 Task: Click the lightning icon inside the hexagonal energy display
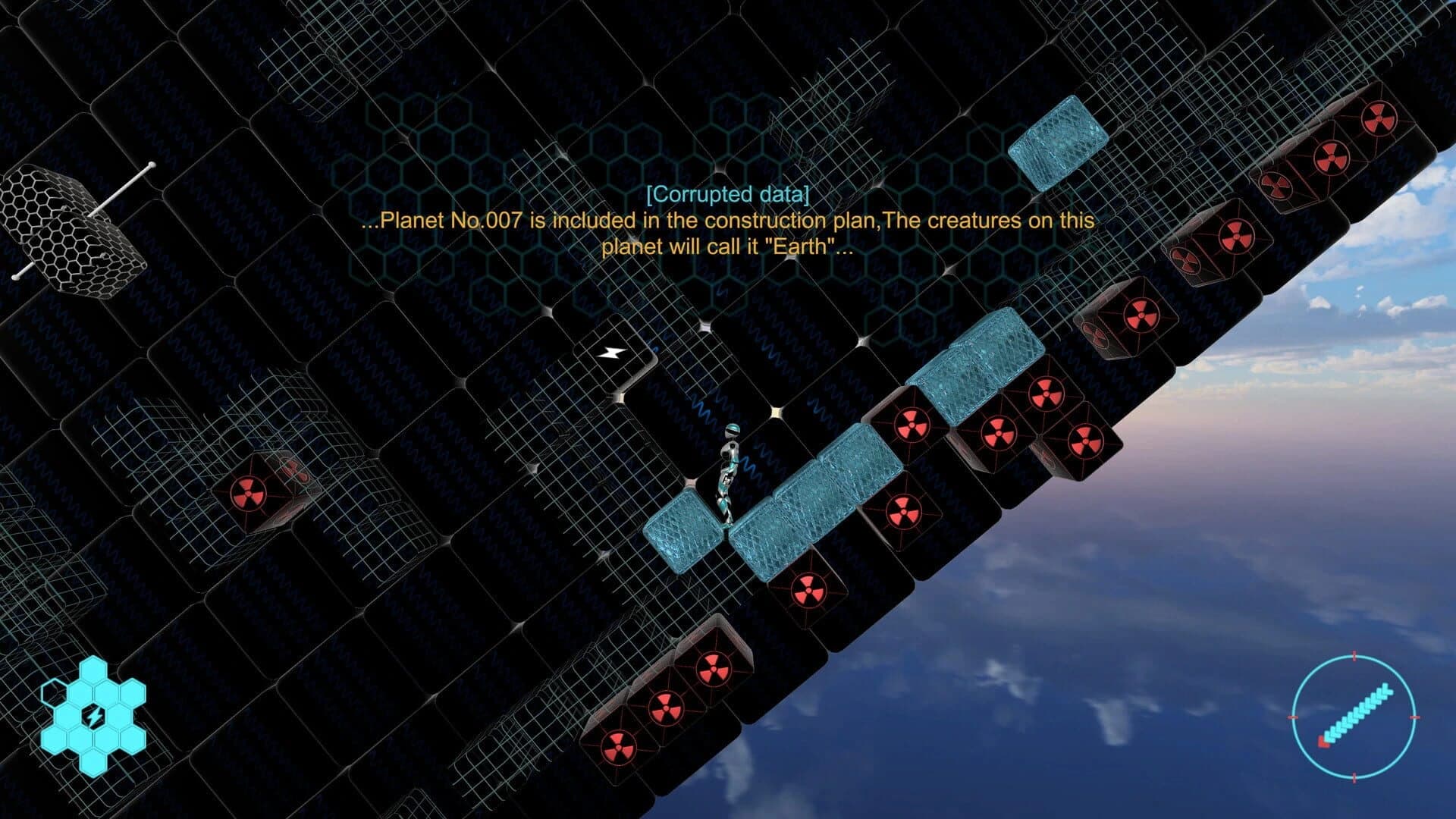click(95, 715)
